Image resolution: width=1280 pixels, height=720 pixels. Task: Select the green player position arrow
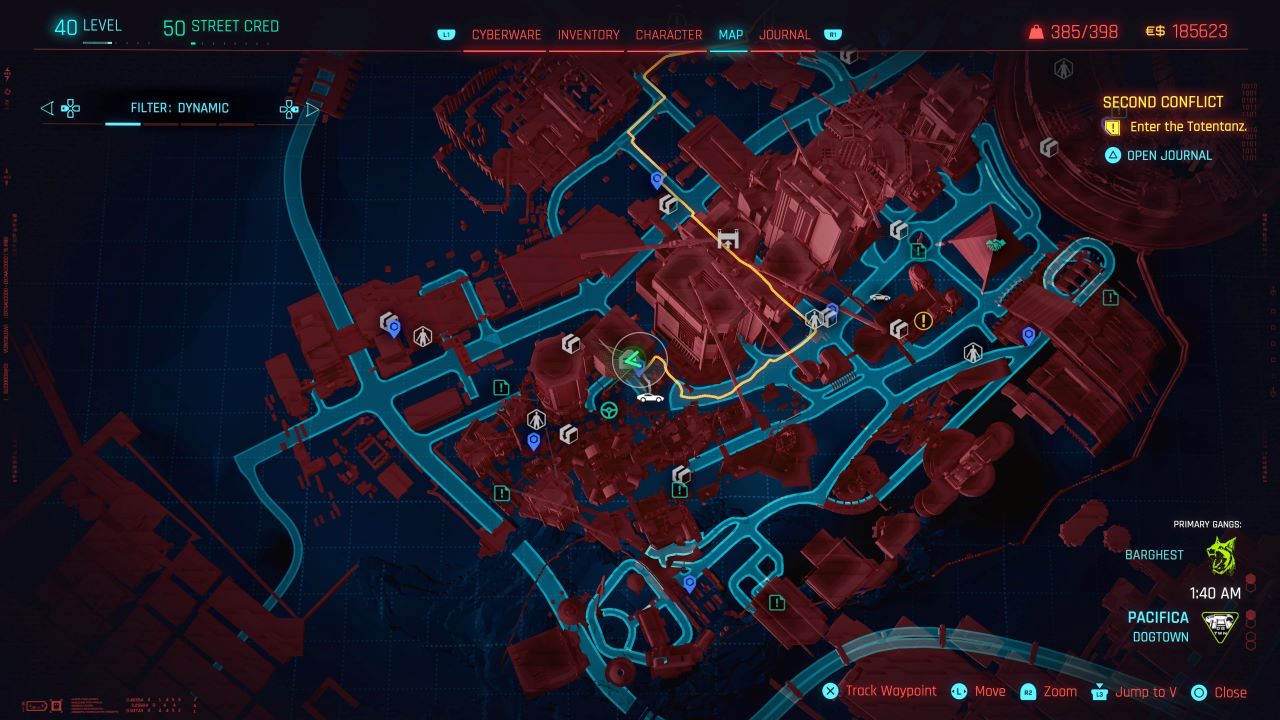[x=631, y=360]
